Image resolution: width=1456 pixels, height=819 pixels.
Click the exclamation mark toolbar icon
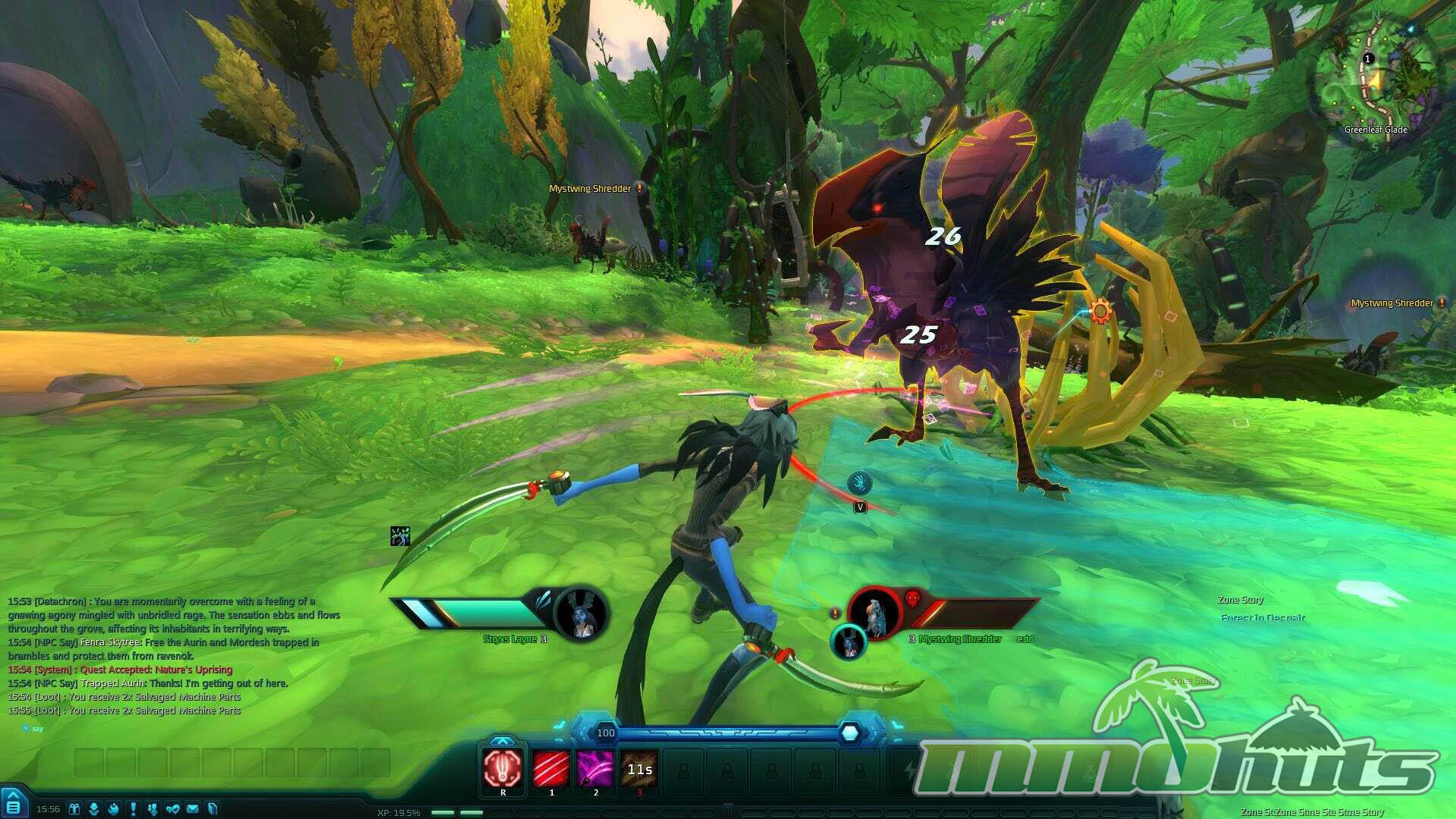point(133,808)
